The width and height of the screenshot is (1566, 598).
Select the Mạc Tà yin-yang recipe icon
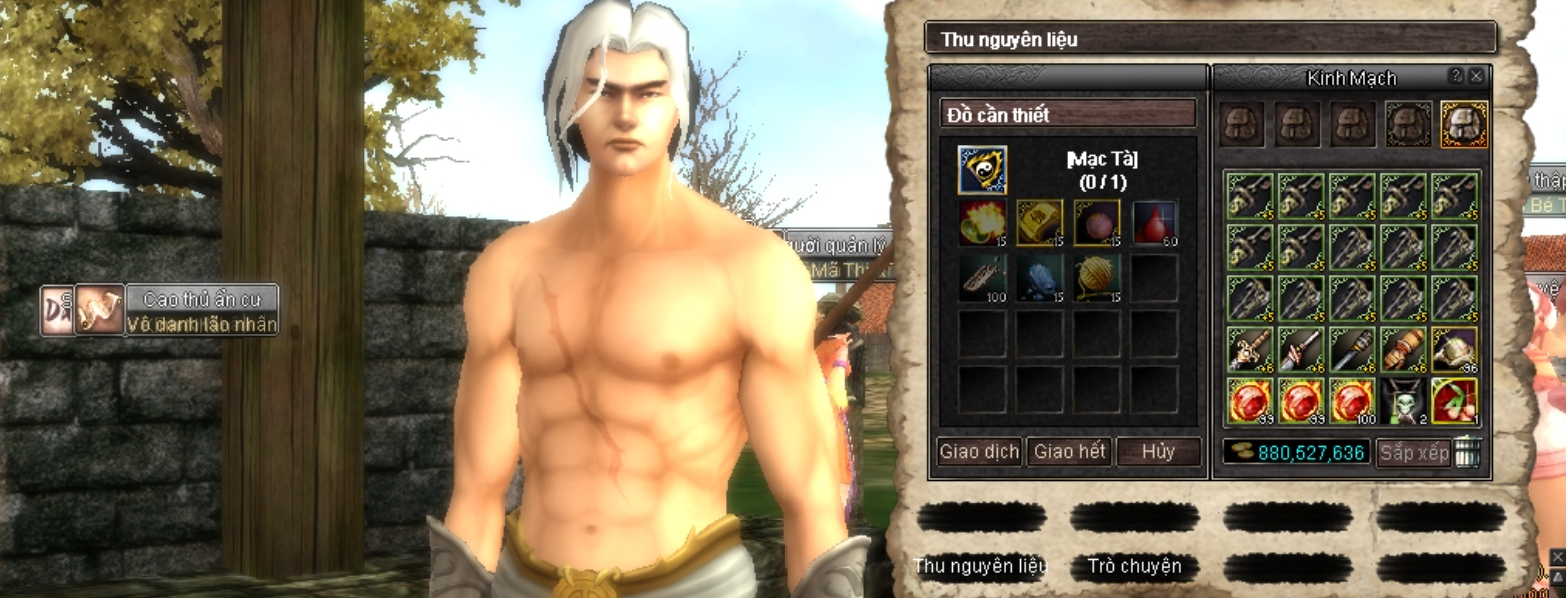point(982,170)
